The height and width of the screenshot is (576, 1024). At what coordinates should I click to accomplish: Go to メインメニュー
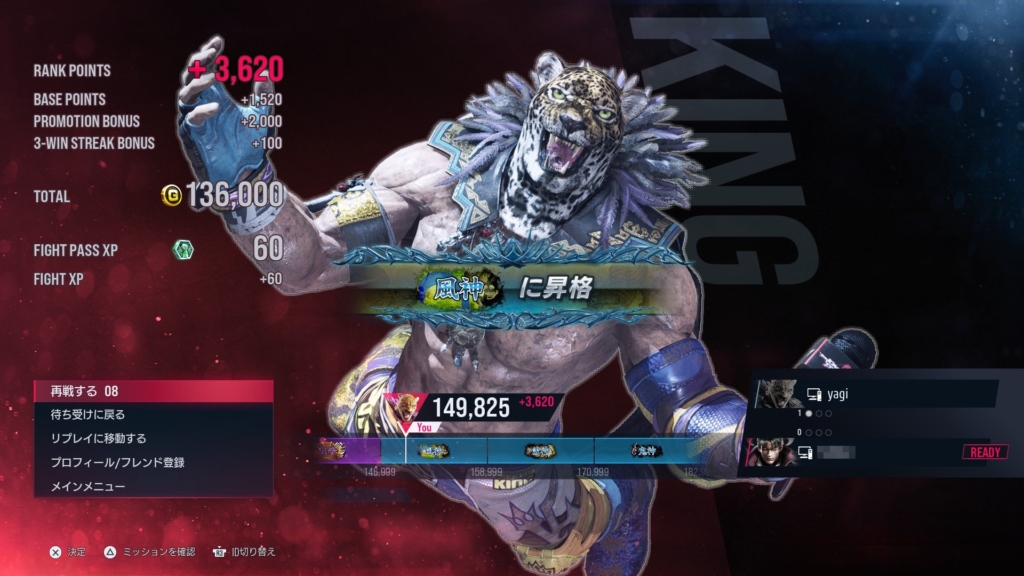point(152,486)
